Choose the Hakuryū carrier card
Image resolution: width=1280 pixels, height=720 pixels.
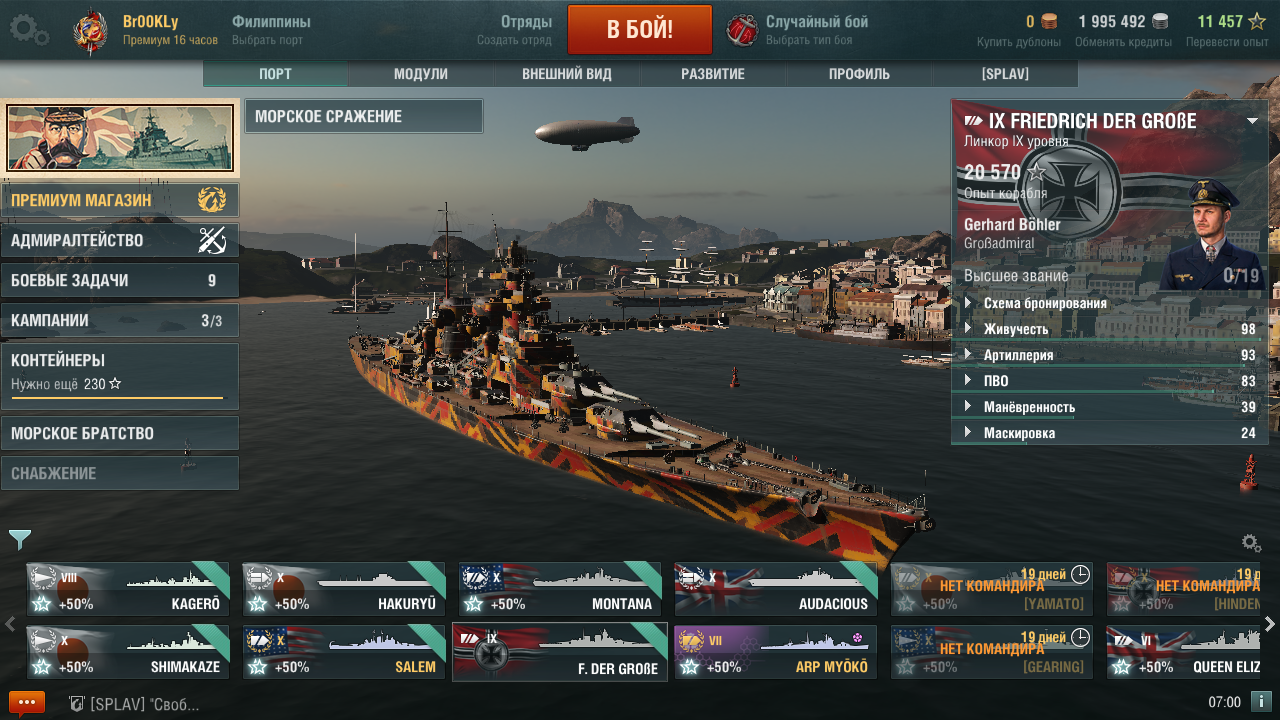[344, 589]
